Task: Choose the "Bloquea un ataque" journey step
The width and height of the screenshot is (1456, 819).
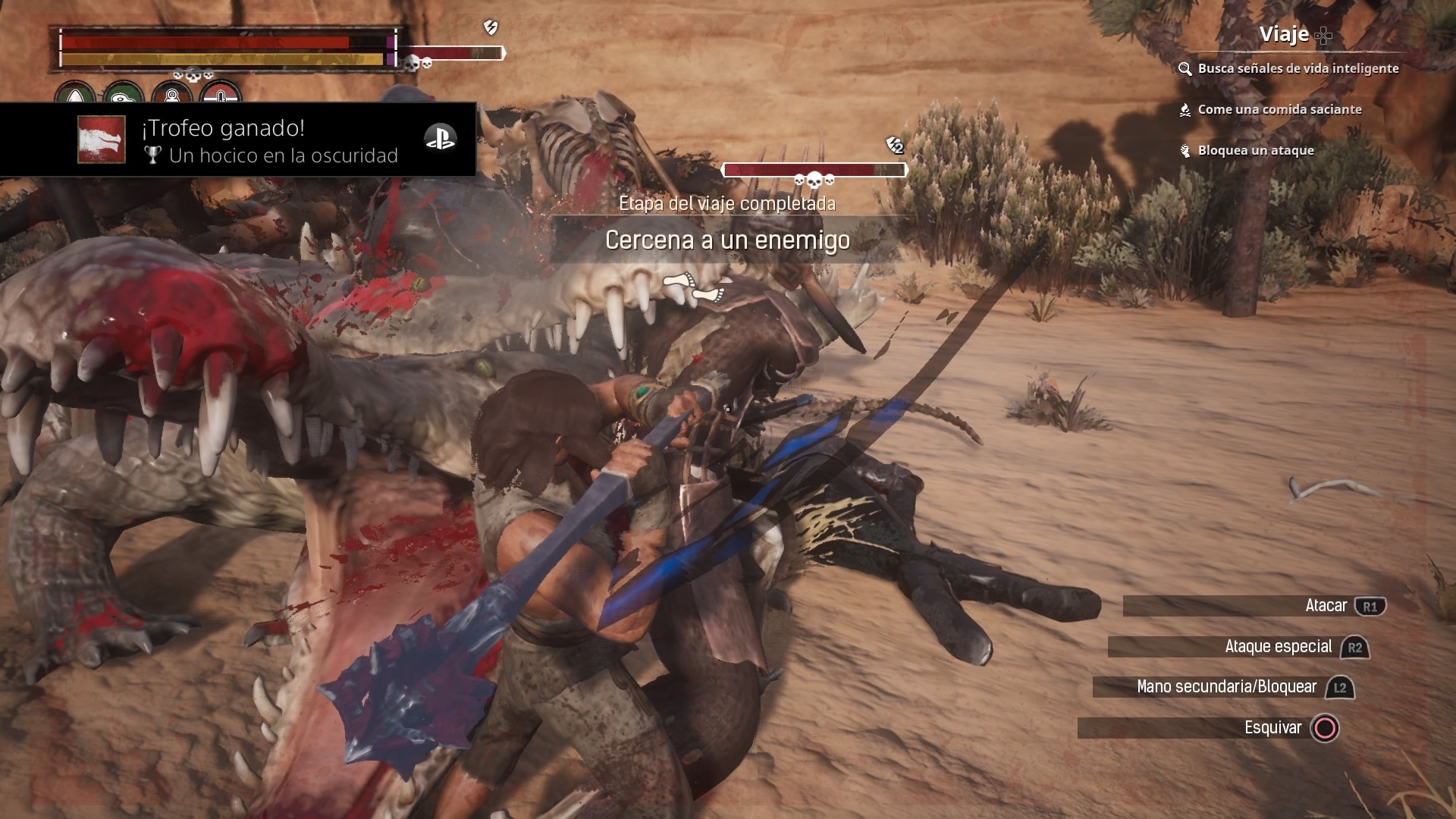Action: point(1255,150)
